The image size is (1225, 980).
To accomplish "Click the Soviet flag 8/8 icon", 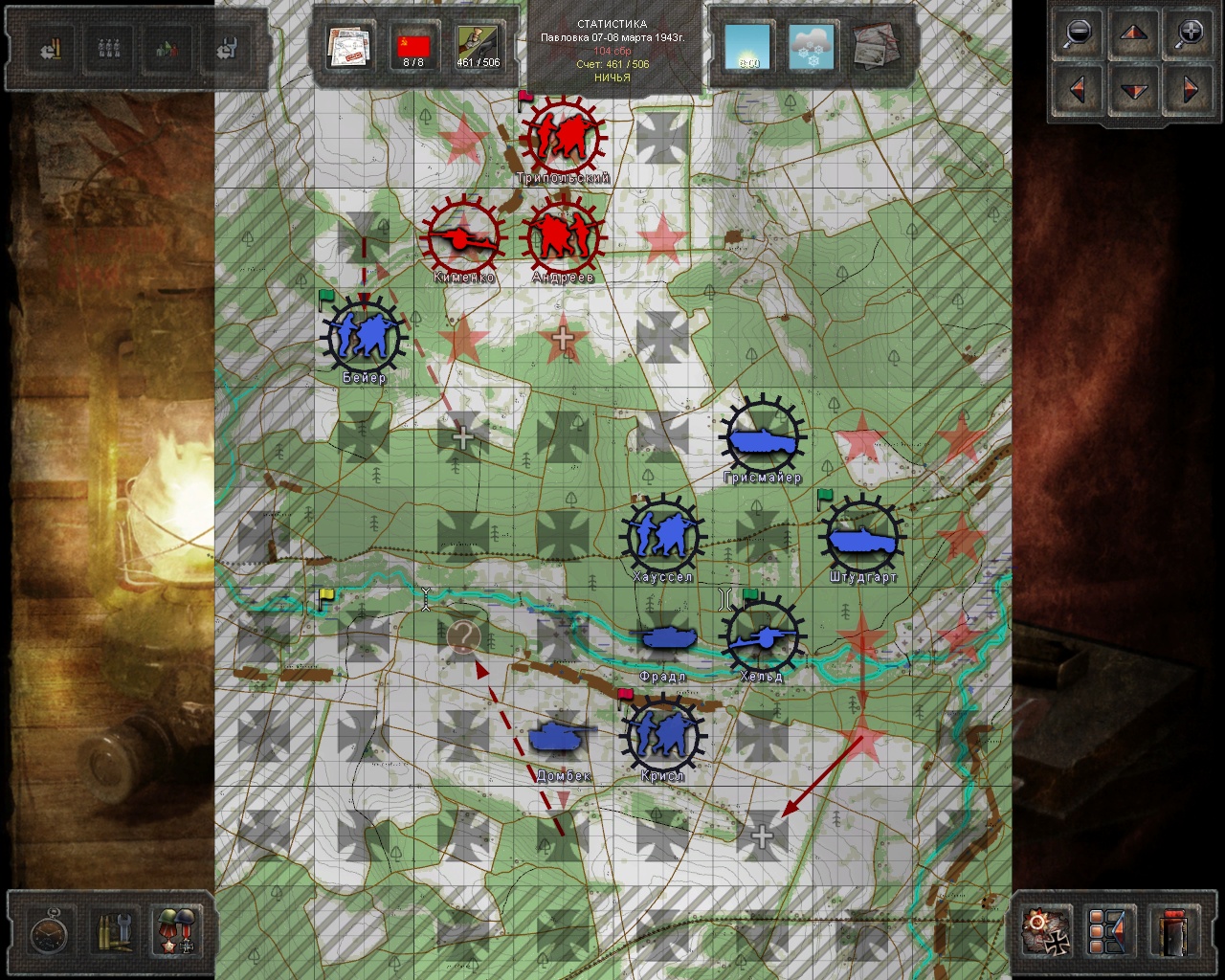I will coord(413,48).
